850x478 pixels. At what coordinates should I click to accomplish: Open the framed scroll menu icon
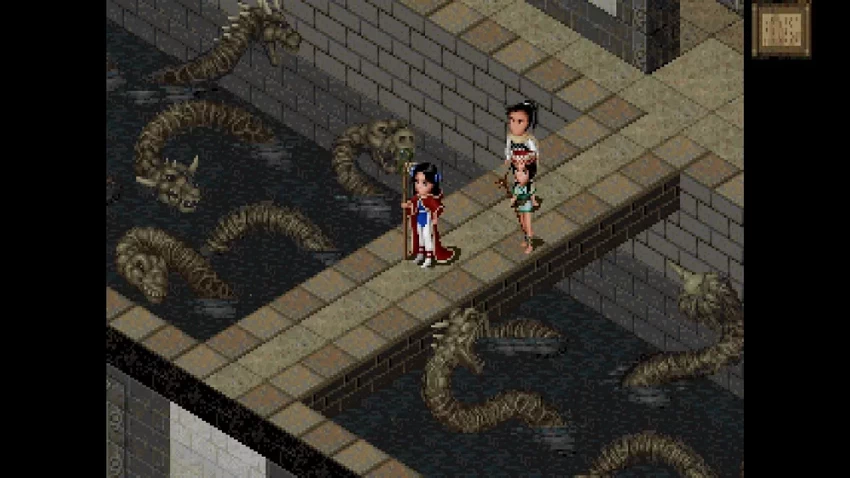click(x=780, y=29)
